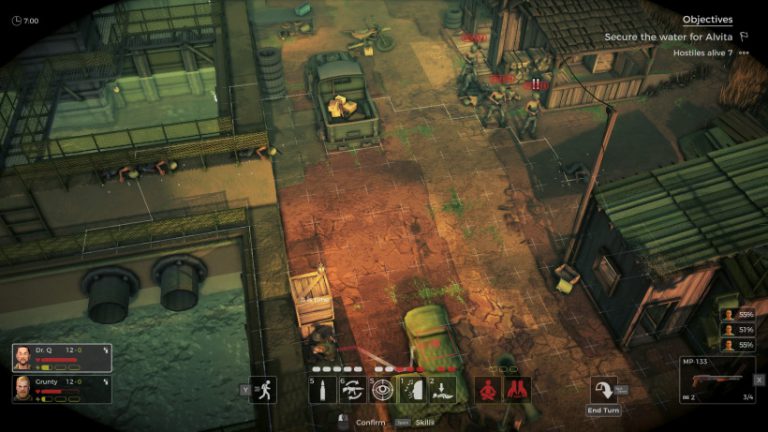
Task: Open the Objectives tracker header
Action: click(707, 19)
